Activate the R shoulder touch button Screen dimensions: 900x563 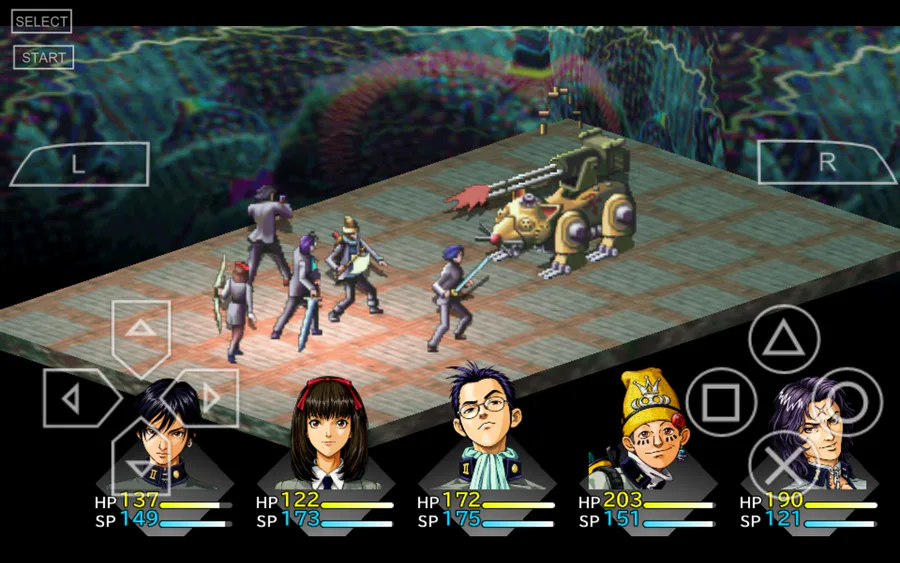[x=826, y=163]
